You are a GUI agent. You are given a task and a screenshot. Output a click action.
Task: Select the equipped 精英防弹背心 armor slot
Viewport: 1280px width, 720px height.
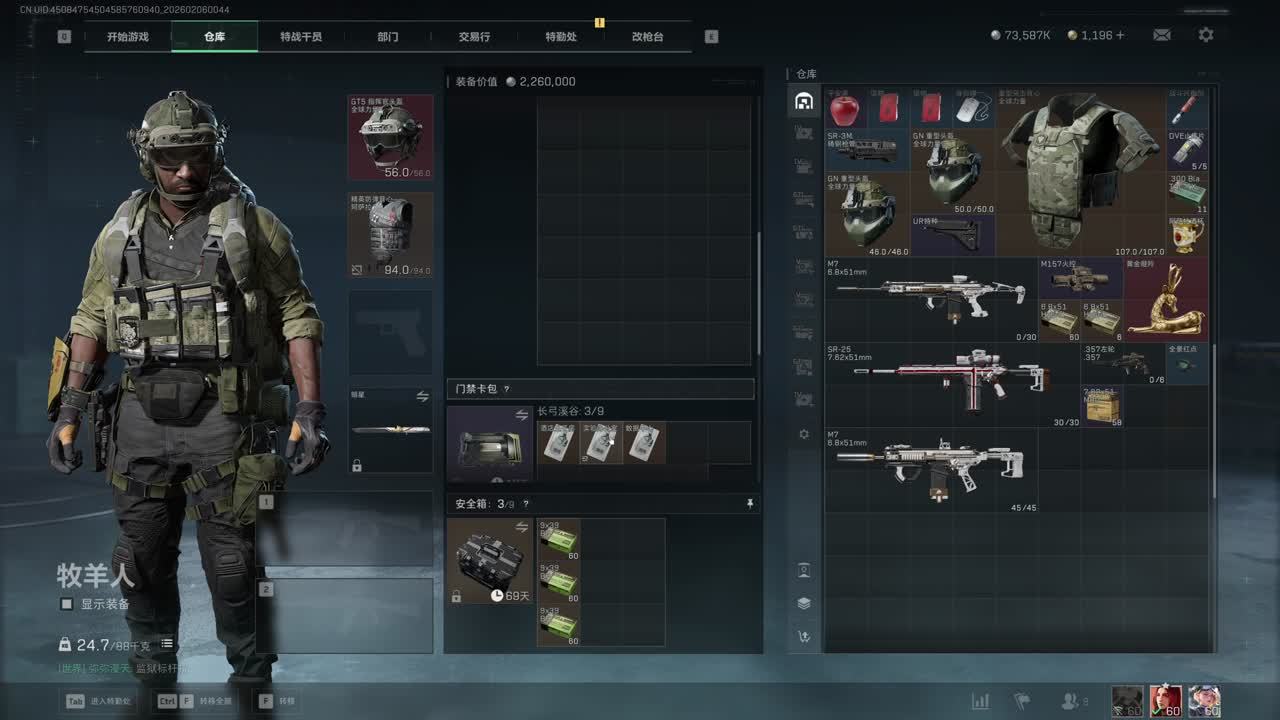390,234
